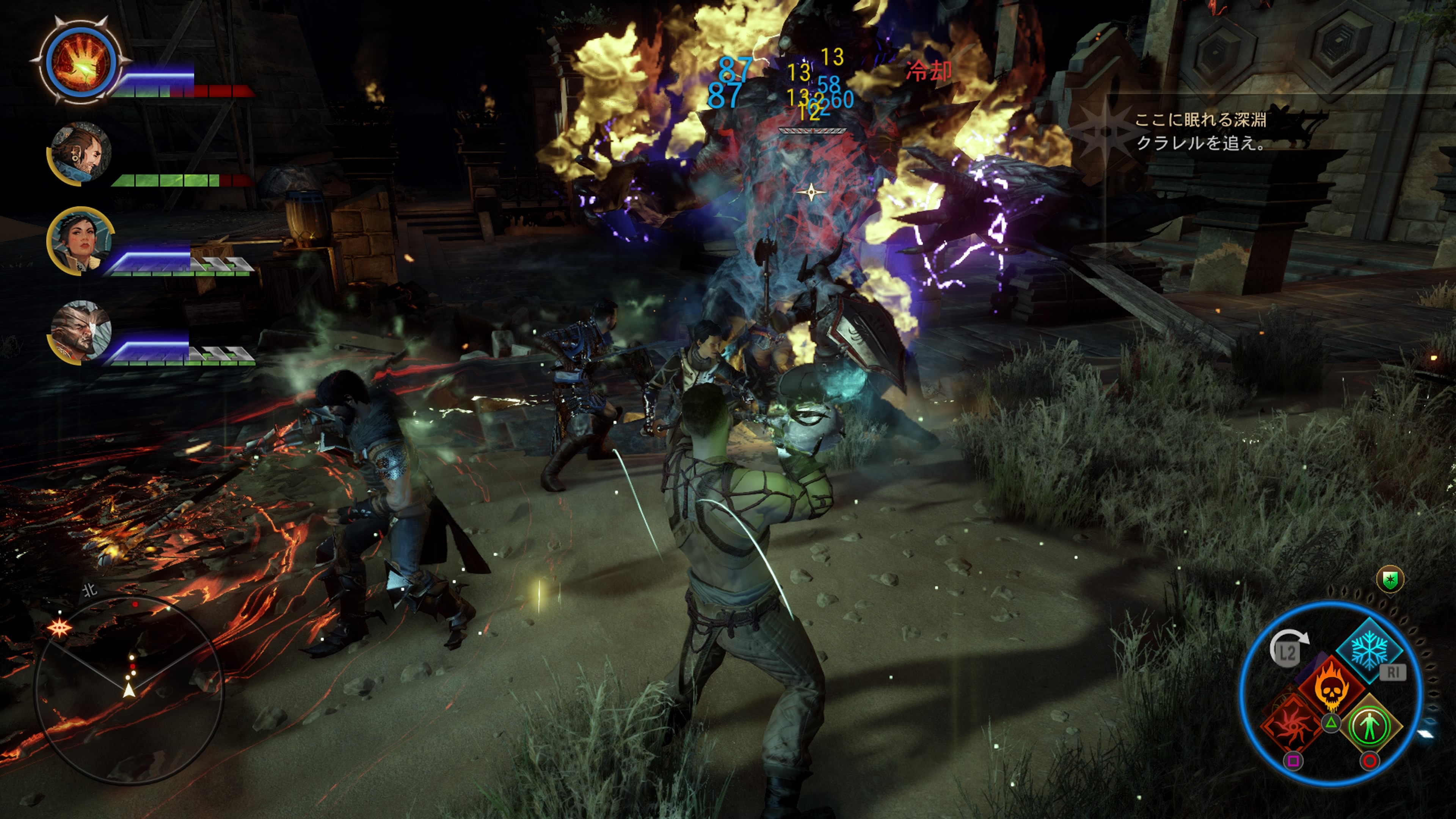
Task: Click the green shield status icon
Action: coord(1390,579)
